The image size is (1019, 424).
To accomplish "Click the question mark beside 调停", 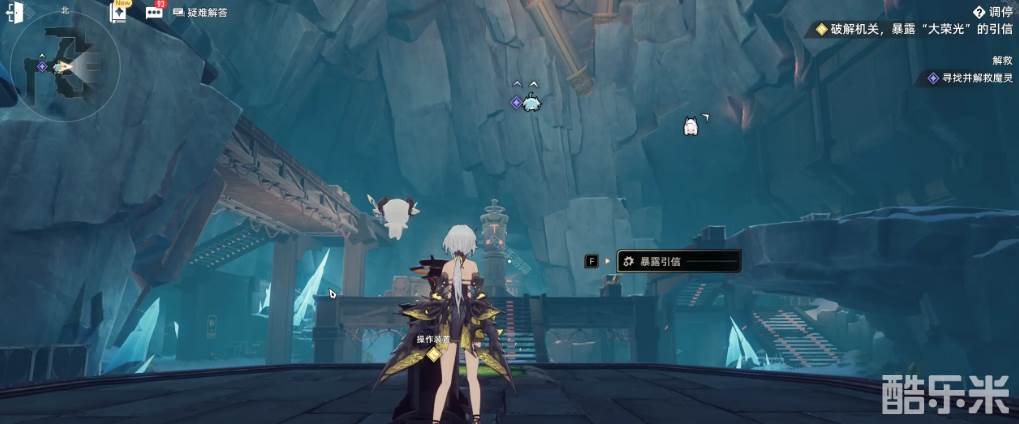I will coord(978,12).
